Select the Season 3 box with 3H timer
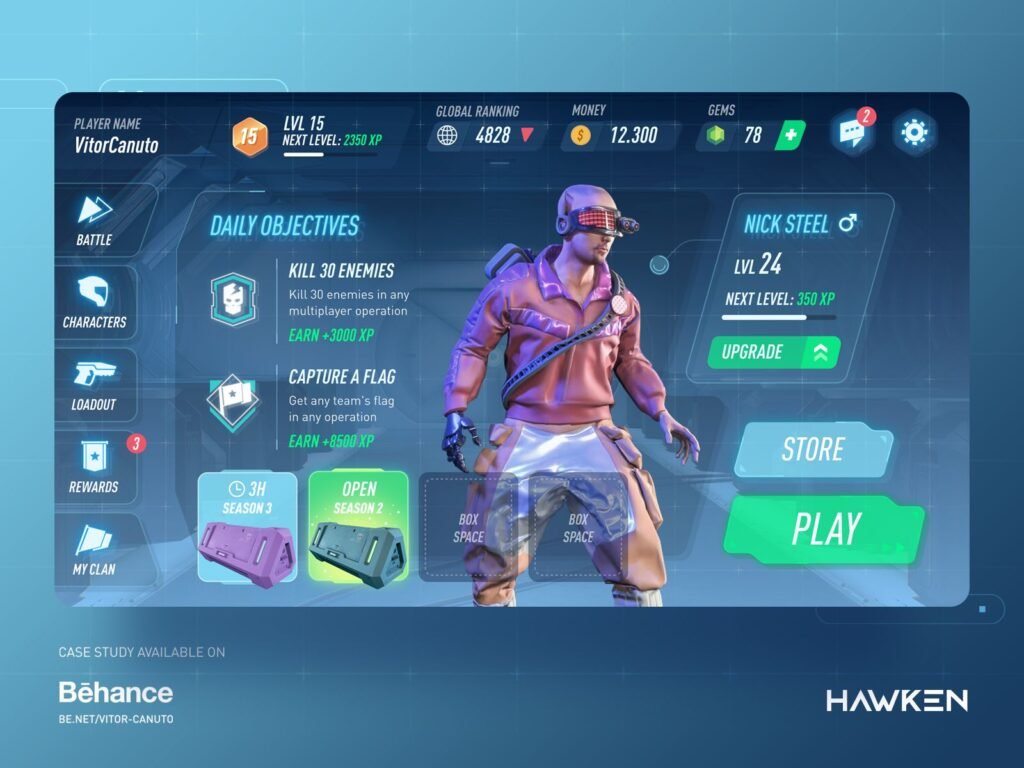1024x768 pixels. [247, 526]
